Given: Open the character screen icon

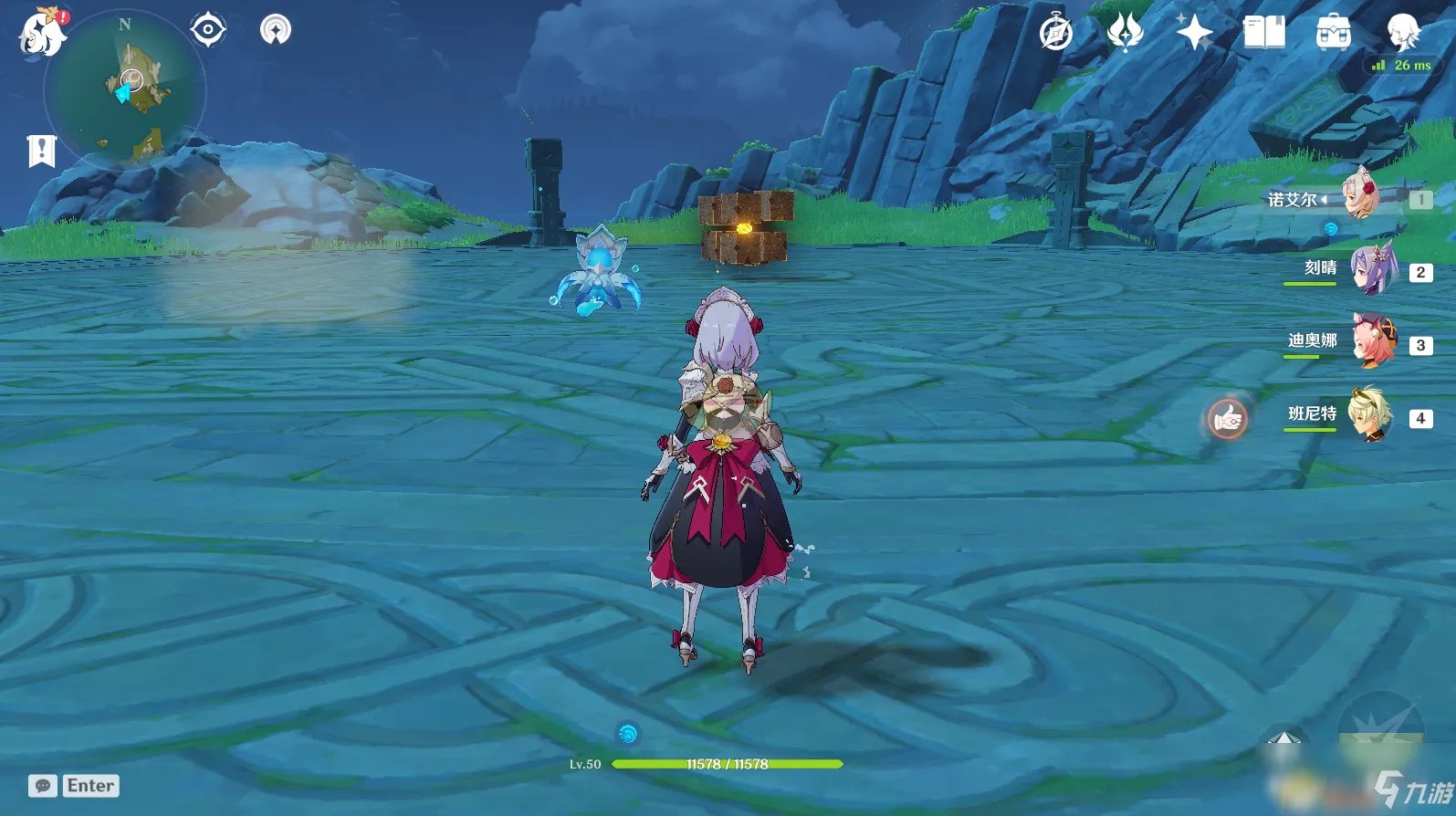Looking at the screenshot, I should click(x=1402, y=32).
